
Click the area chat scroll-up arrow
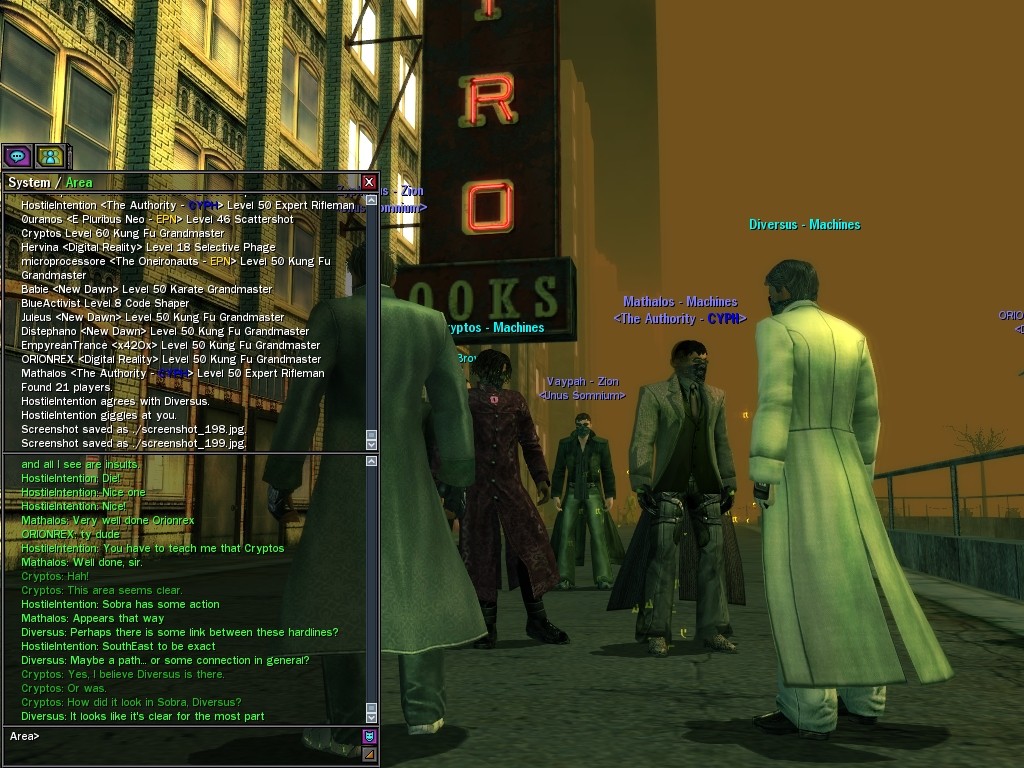372,461
